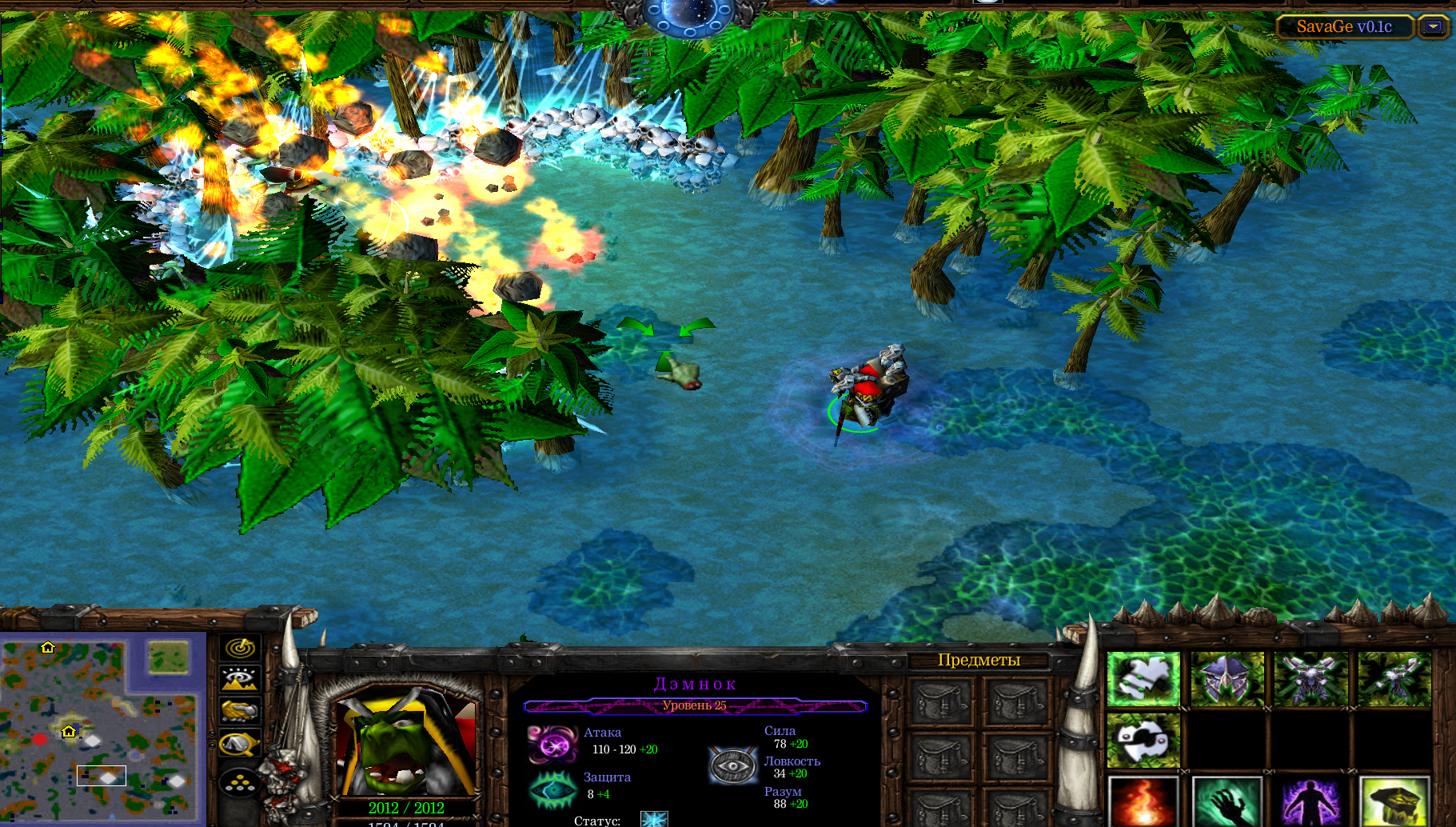
Task: Toggle creep camp display on minimap
Action: 239,744
